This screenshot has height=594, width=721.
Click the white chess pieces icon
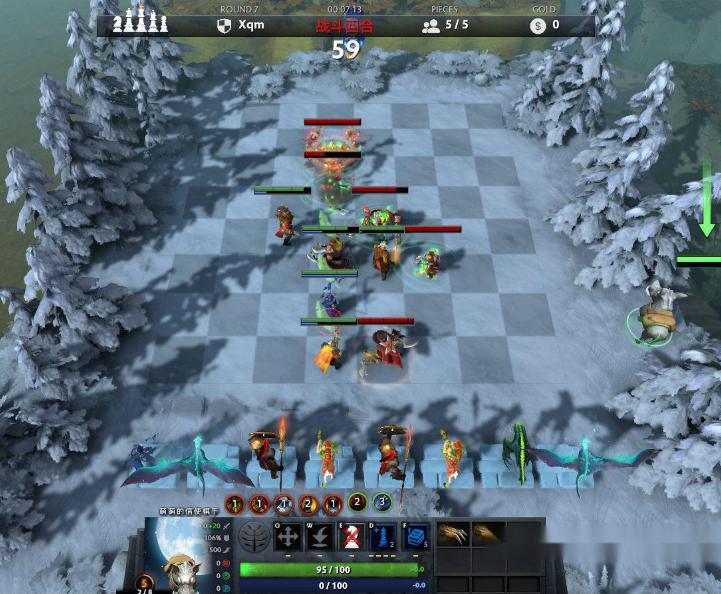[x=139, y=23]
